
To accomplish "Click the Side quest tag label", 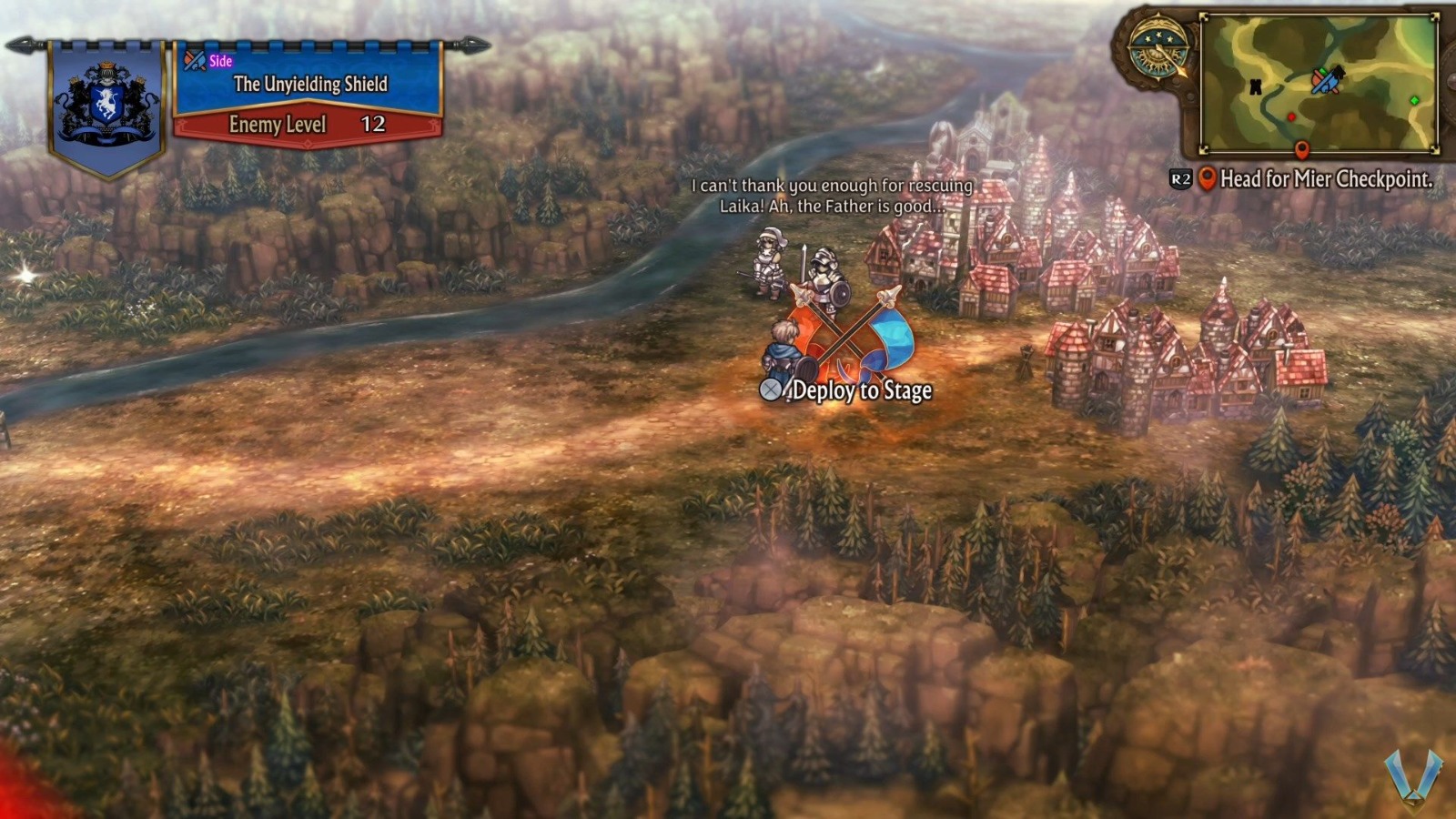I will pyautogui.click(x=219, y=62).
